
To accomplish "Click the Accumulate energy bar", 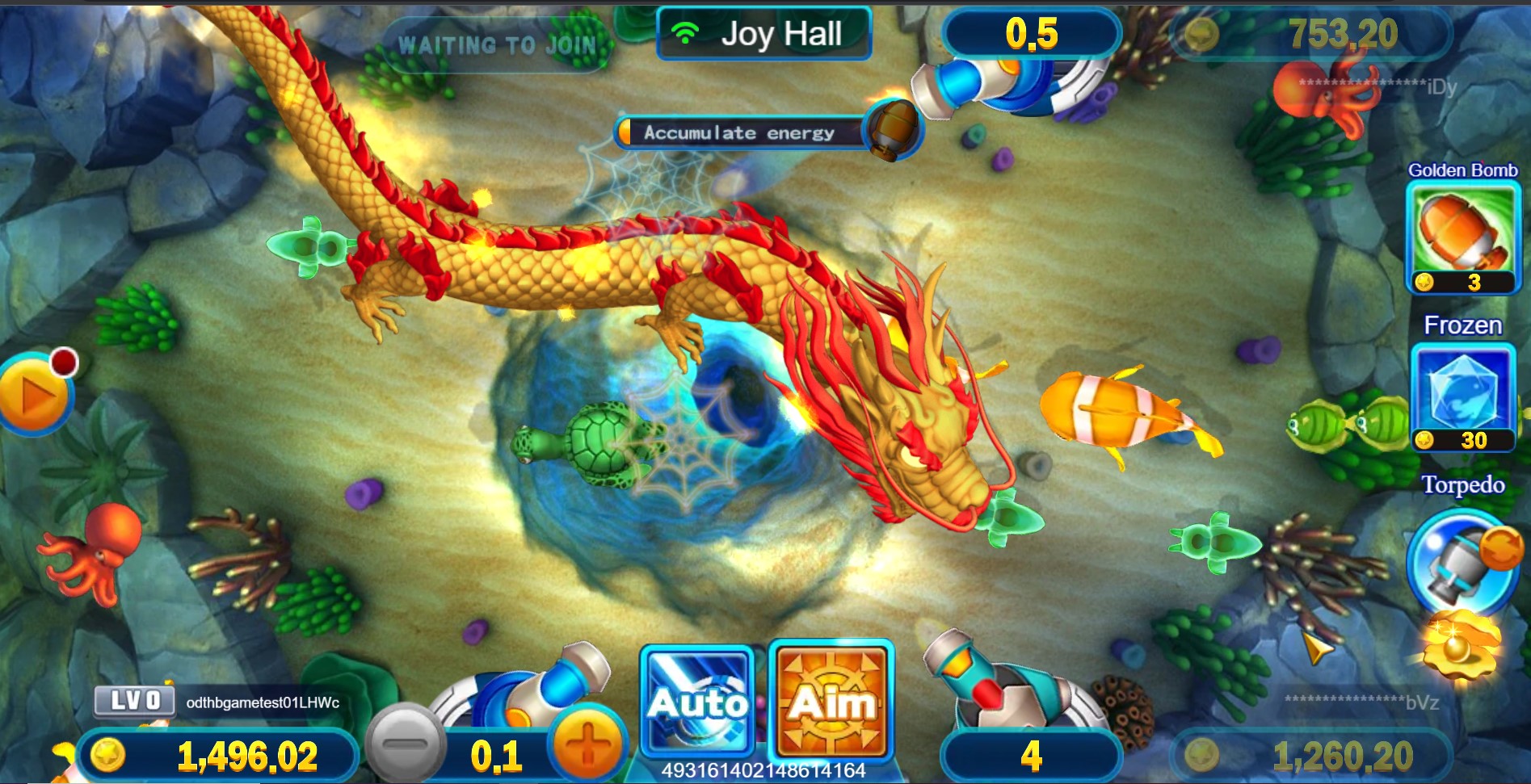I will [x=739, y=132].
